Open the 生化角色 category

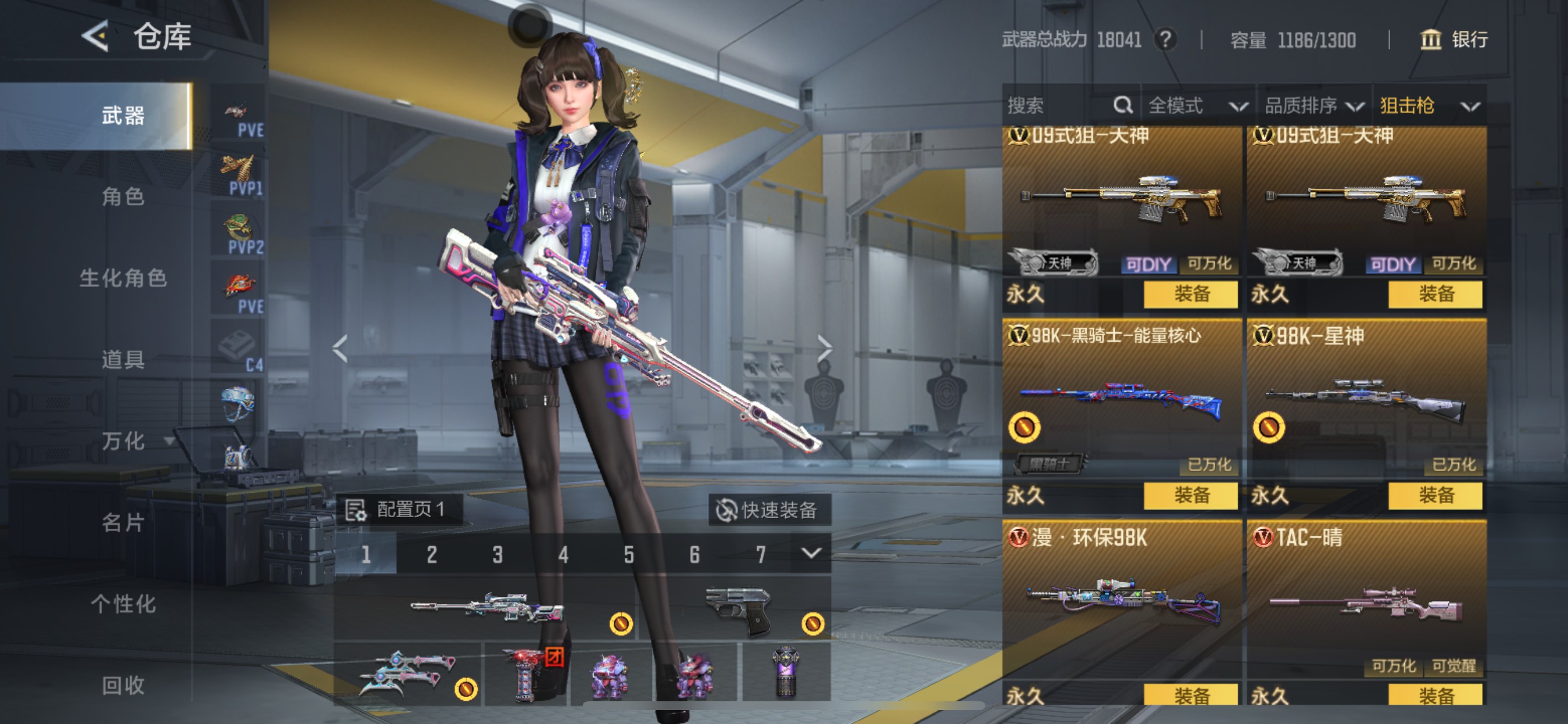click(123, 278)
